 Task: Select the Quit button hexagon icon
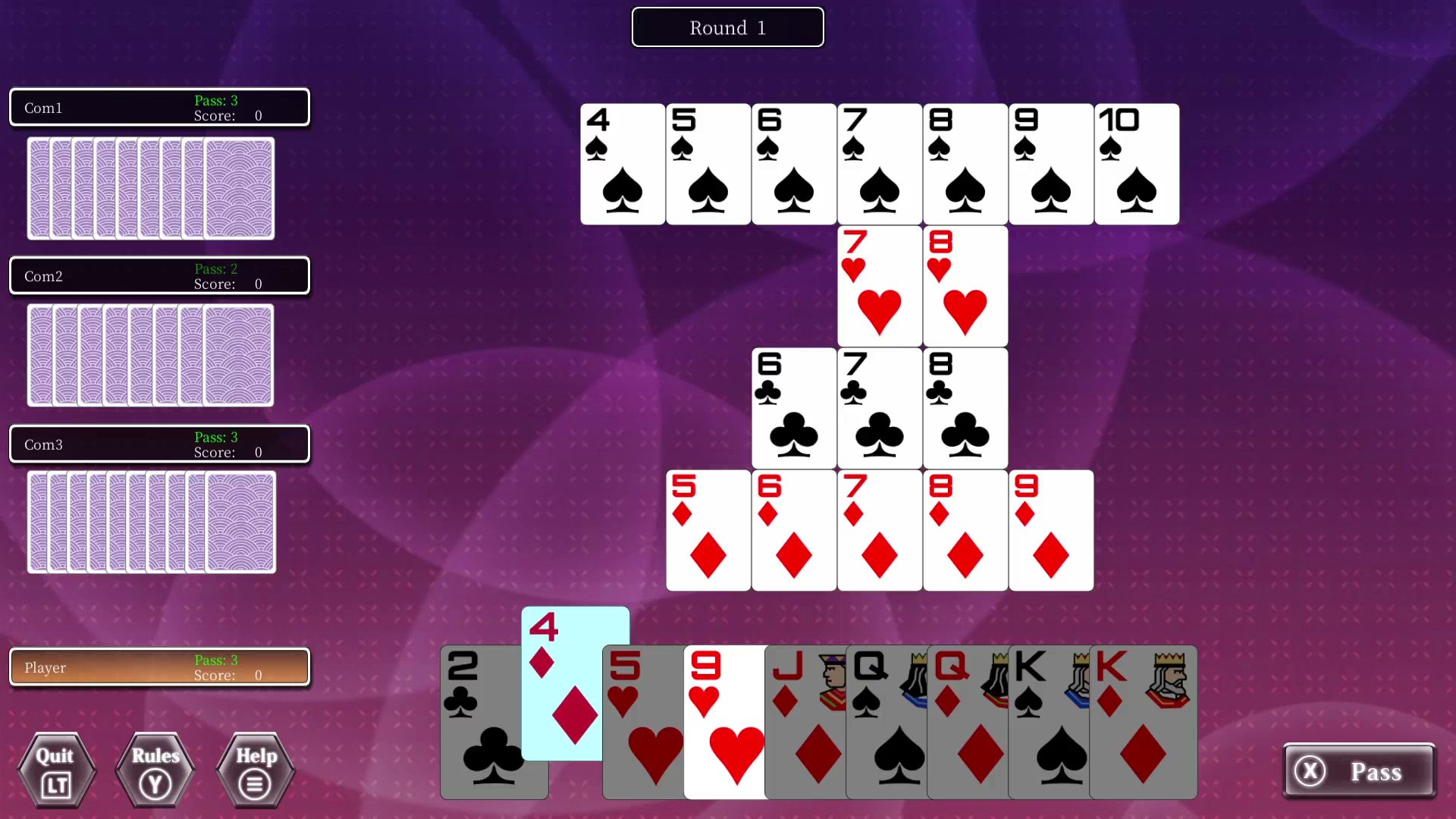(x=55, y=770)
